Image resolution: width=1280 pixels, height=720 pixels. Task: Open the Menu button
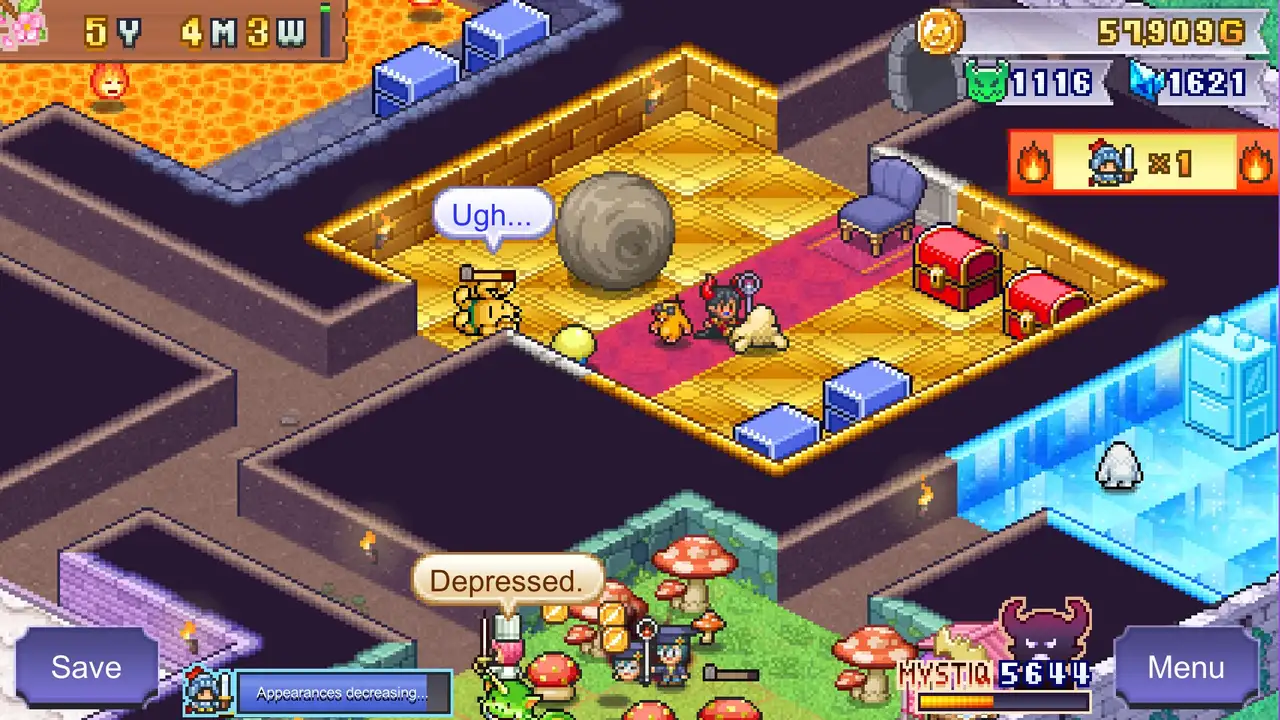1186,667
